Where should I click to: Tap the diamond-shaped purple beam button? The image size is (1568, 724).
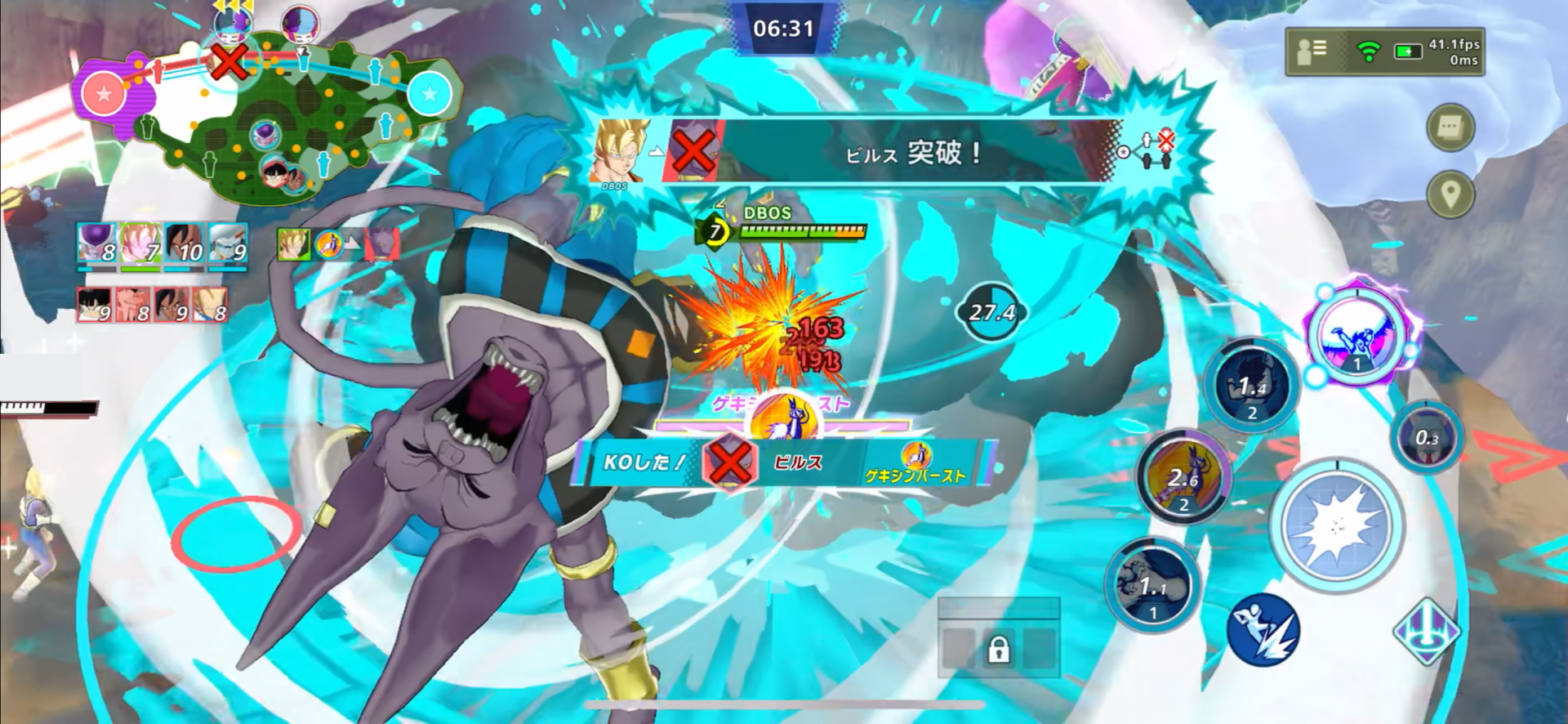pyautogui.click(x=1426, y=631)
